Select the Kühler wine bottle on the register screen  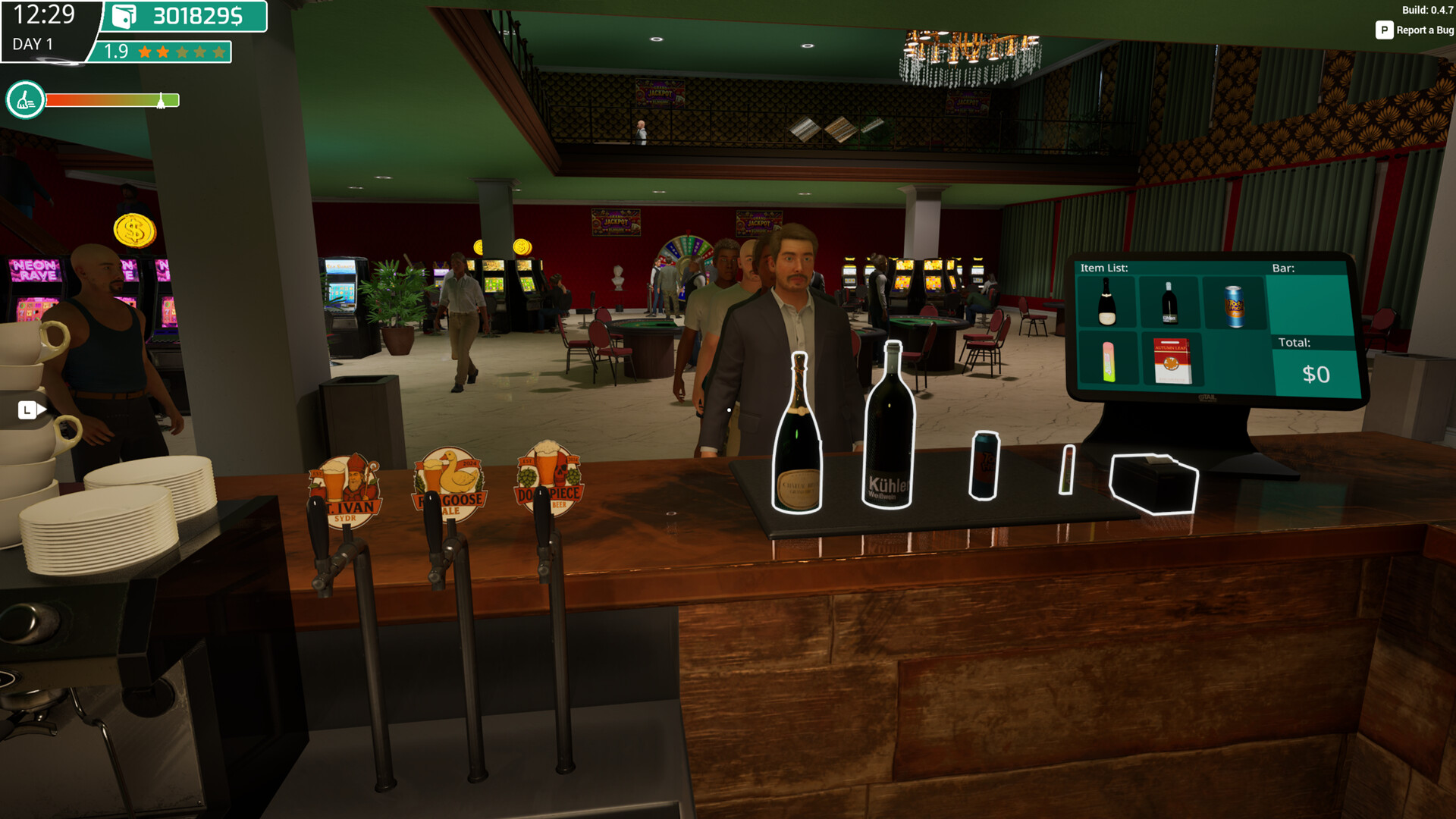tap(1169, 303)
